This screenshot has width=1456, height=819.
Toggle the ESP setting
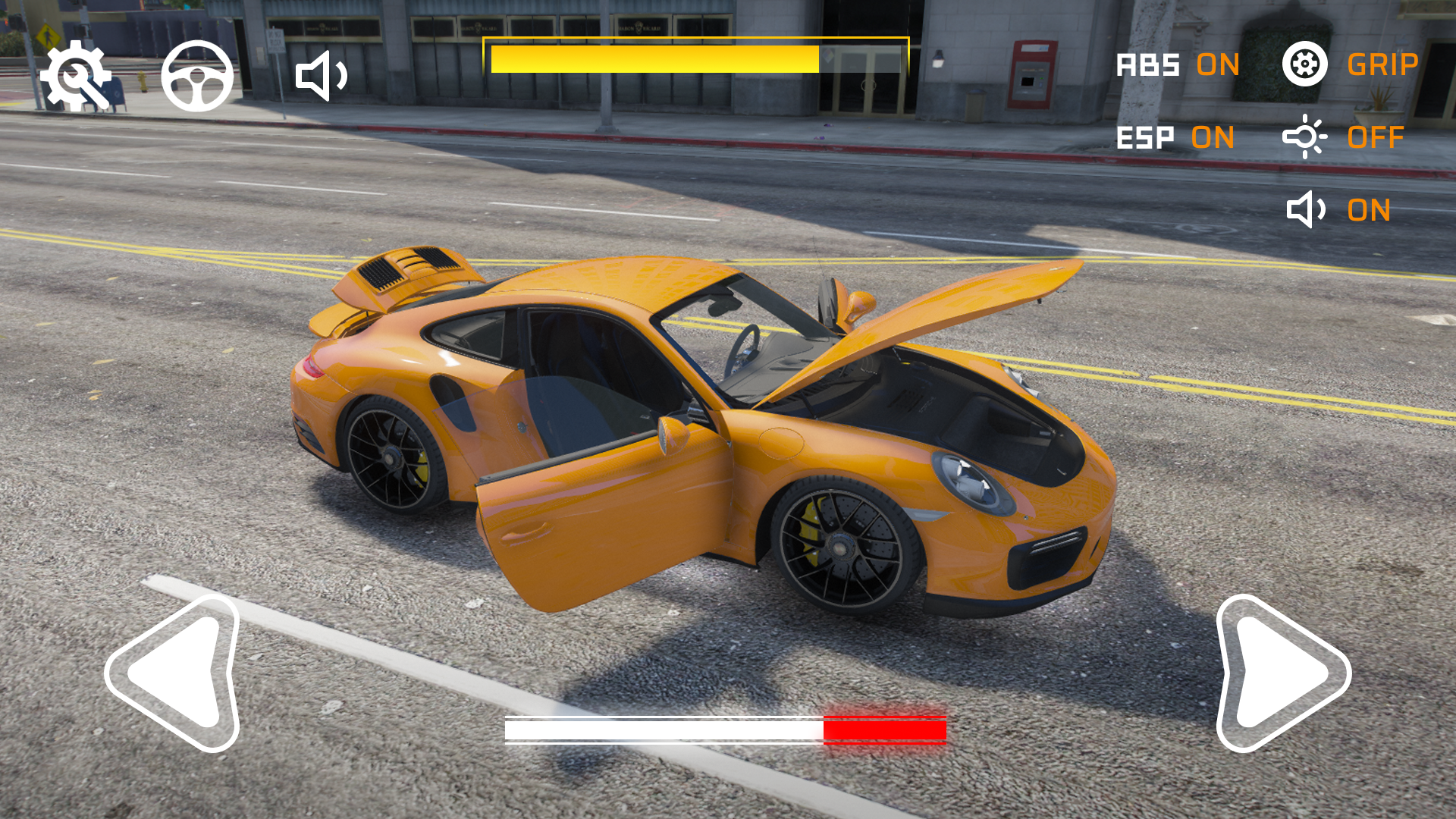pos(1175,138)
